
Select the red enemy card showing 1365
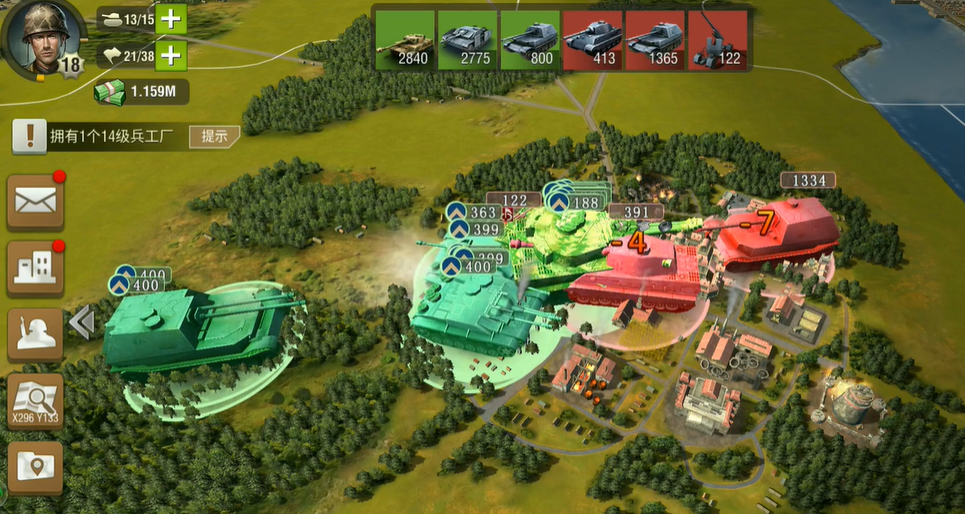pyautogui.click(x=654, y=40)
